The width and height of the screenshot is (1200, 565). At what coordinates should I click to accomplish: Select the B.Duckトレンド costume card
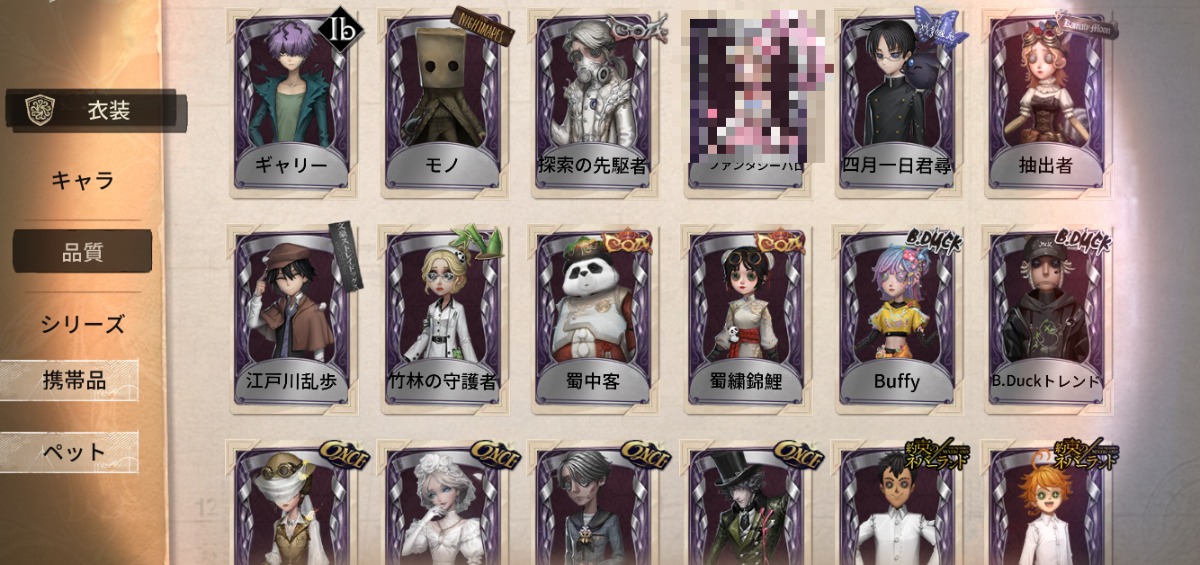pos(1047,318)
